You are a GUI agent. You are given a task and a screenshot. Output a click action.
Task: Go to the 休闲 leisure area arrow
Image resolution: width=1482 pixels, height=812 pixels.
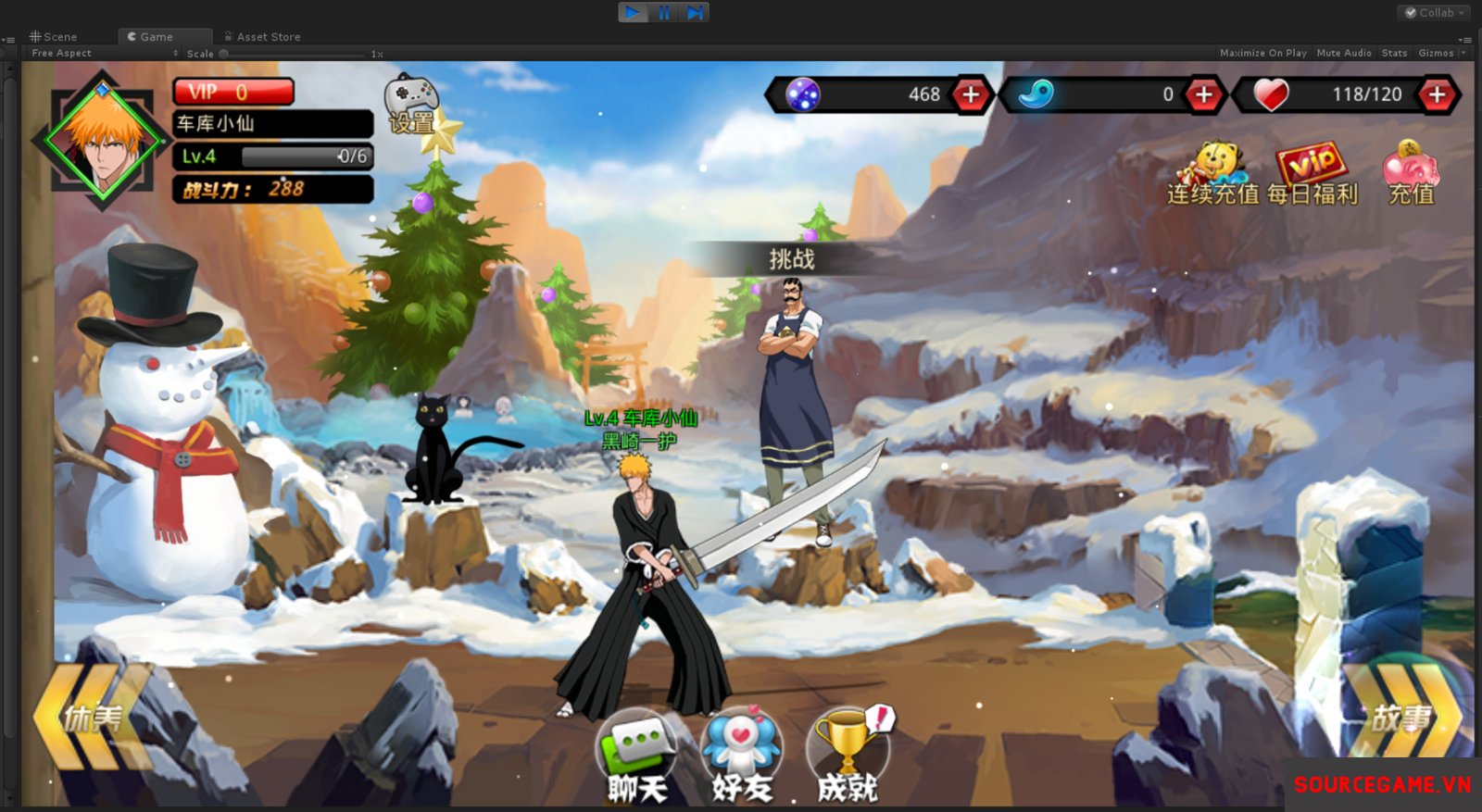(91, 717)
